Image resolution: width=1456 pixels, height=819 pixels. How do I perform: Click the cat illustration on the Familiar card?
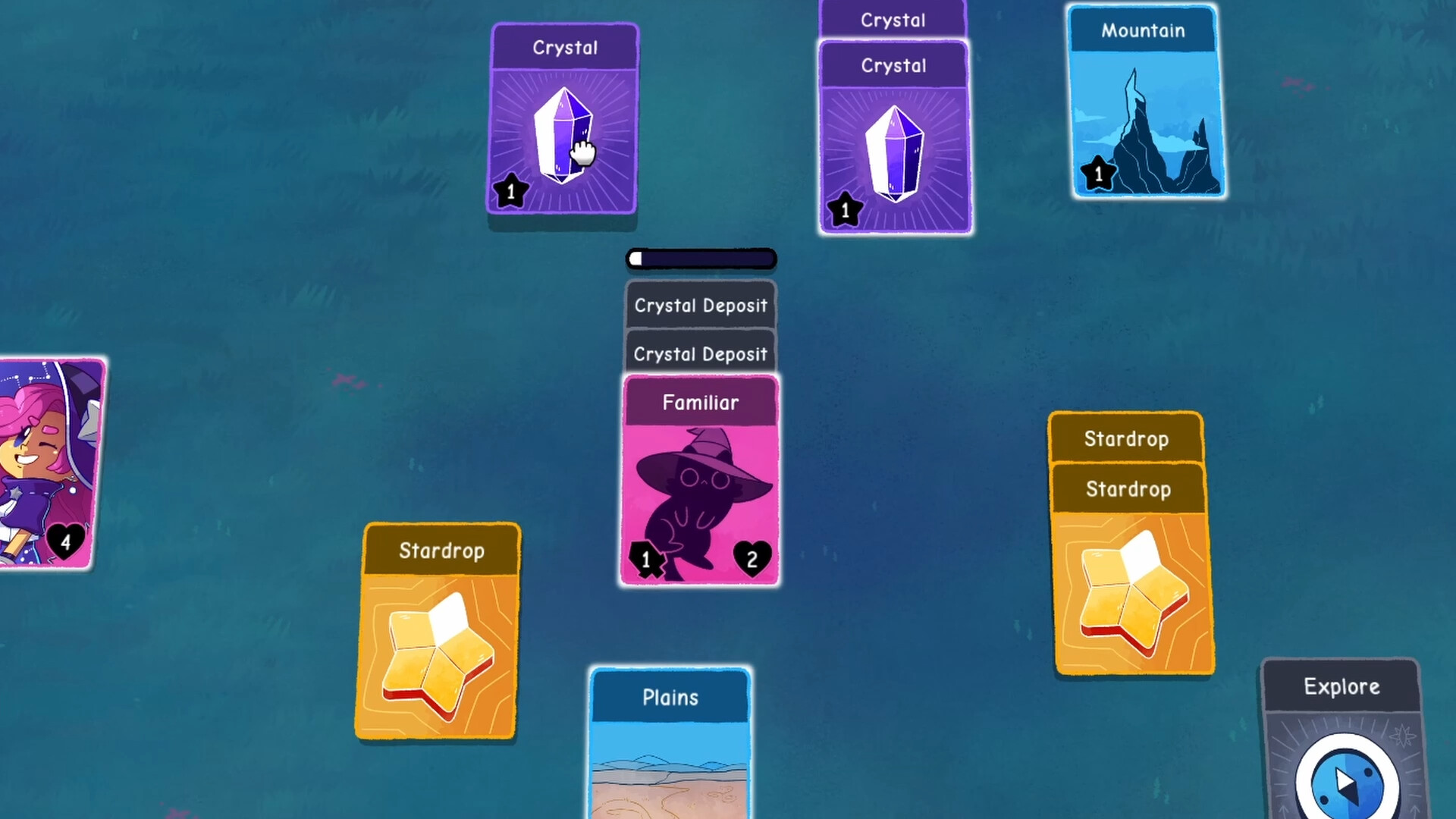698,493
